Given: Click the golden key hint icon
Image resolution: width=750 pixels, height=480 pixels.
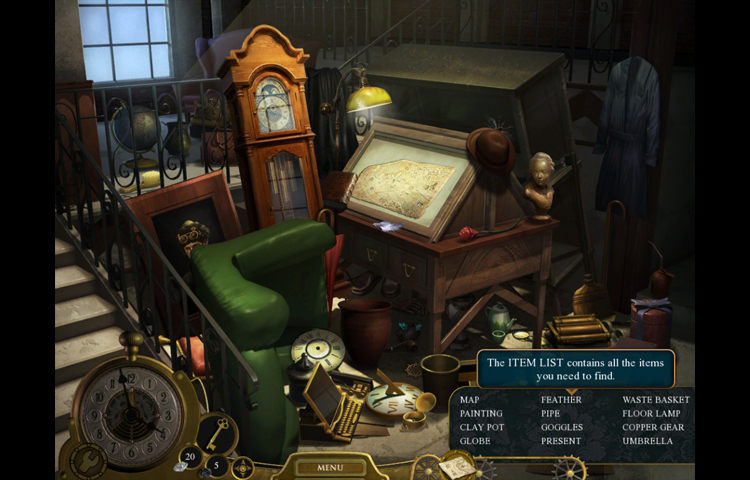Looking at the screenshot, I should click(x=217, y=432).
